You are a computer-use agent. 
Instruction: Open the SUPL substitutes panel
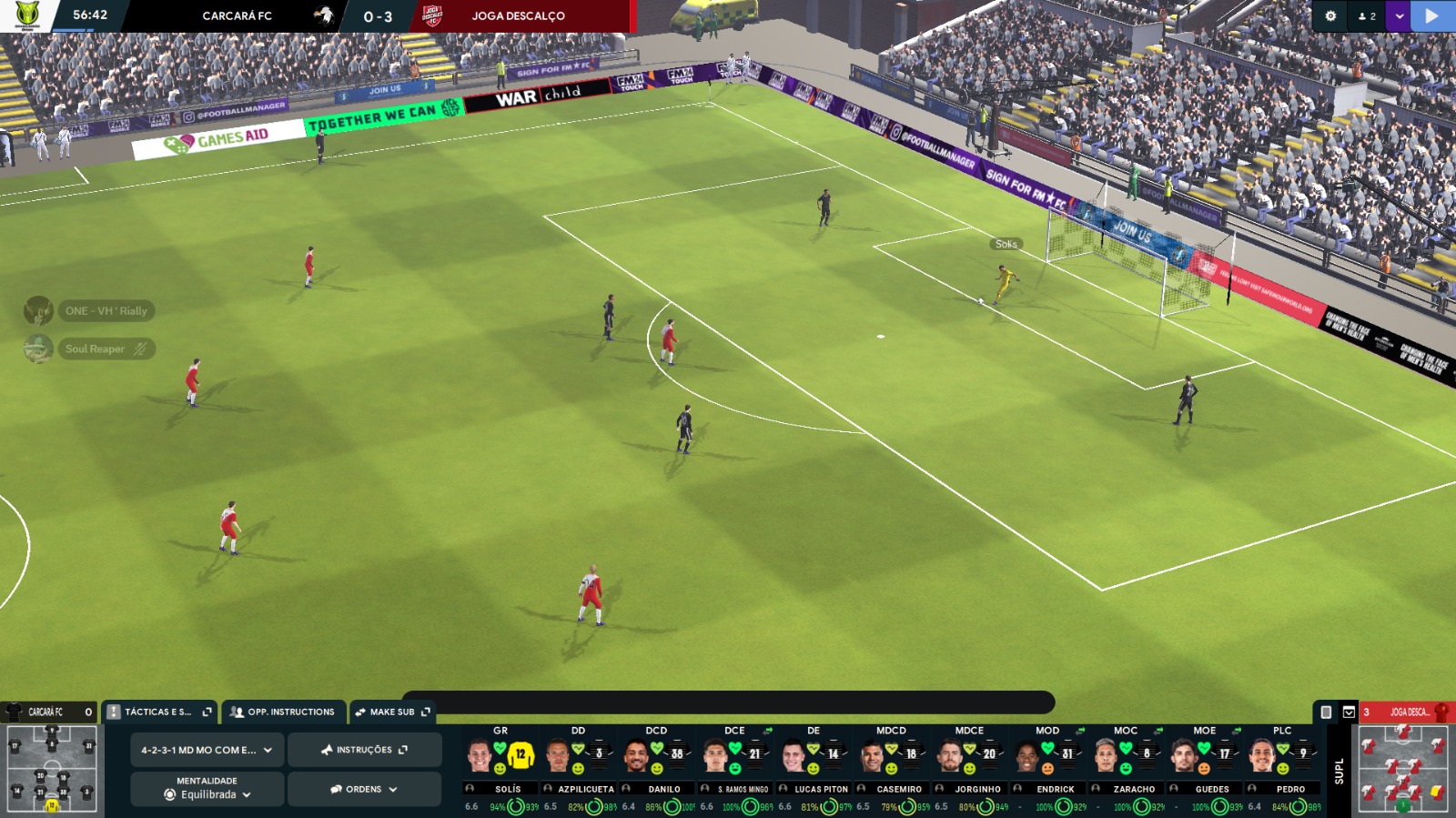click(1338, 771)
